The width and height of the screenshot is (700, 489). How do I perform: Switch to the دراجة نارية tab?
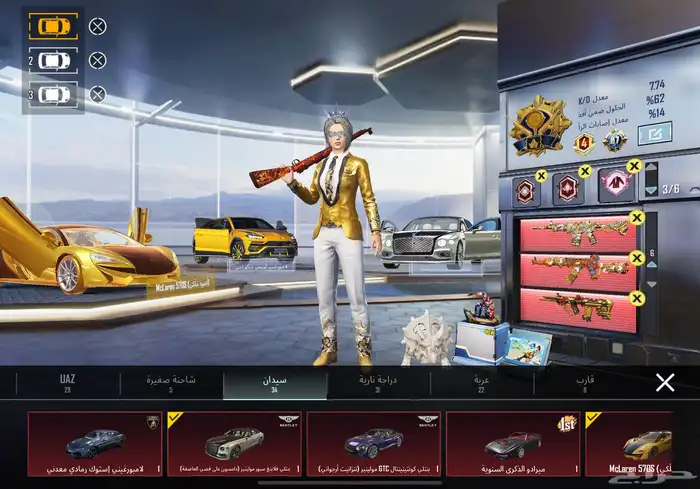[379, 384]
